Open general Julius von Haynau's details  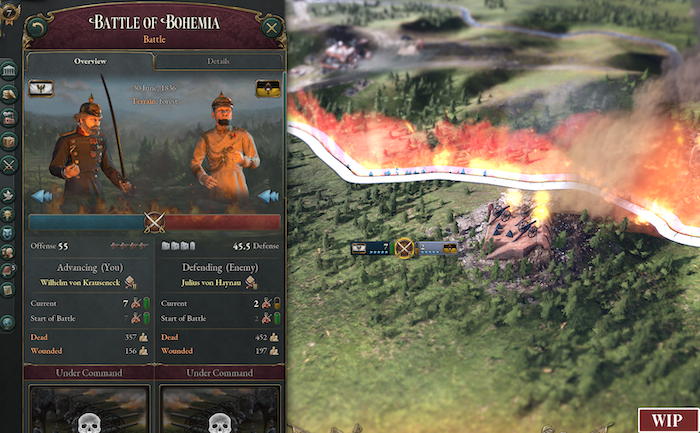coord(212,283)
